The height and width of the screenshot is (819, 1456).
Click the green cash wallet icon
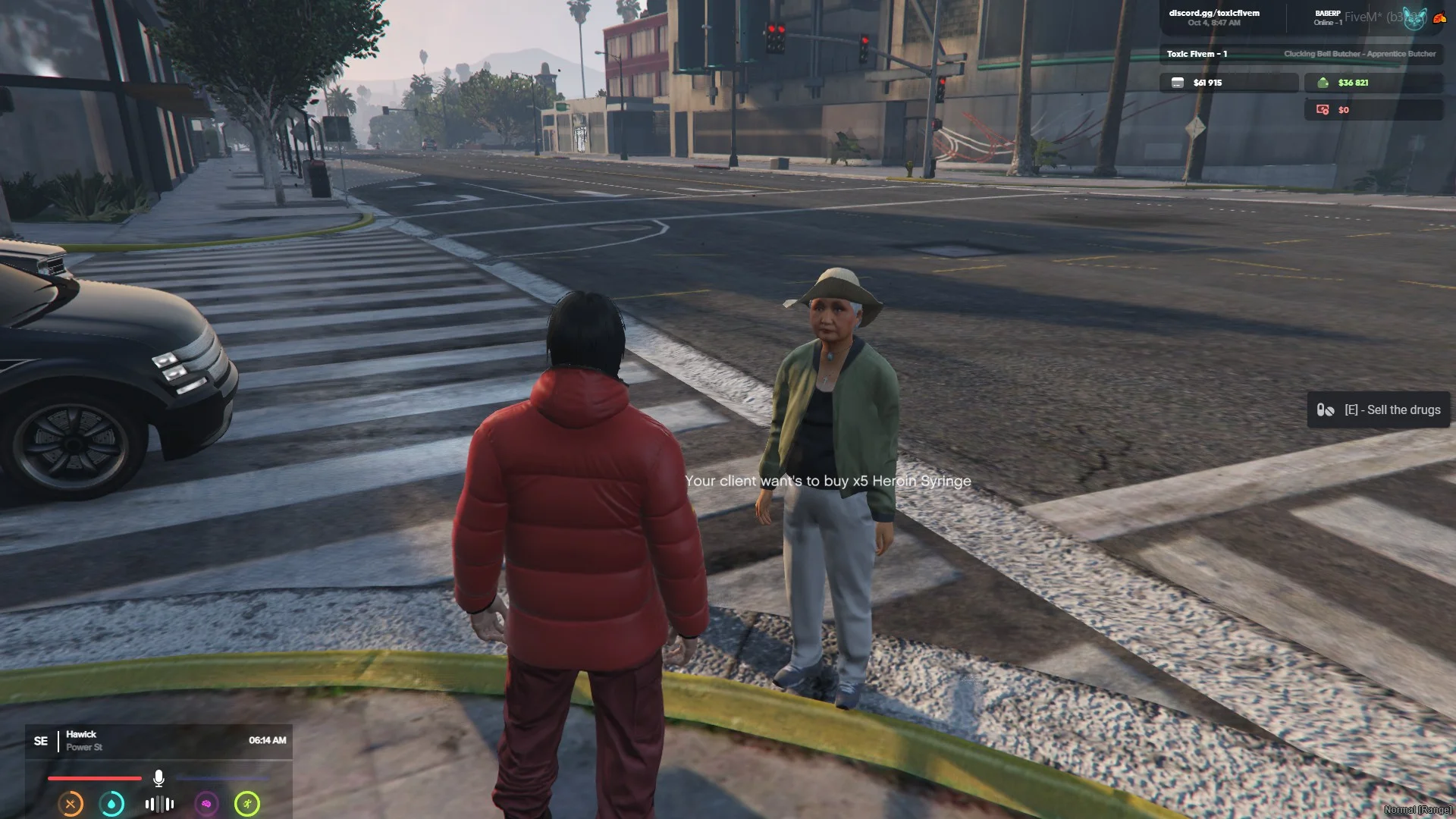tap(1323, 83)
